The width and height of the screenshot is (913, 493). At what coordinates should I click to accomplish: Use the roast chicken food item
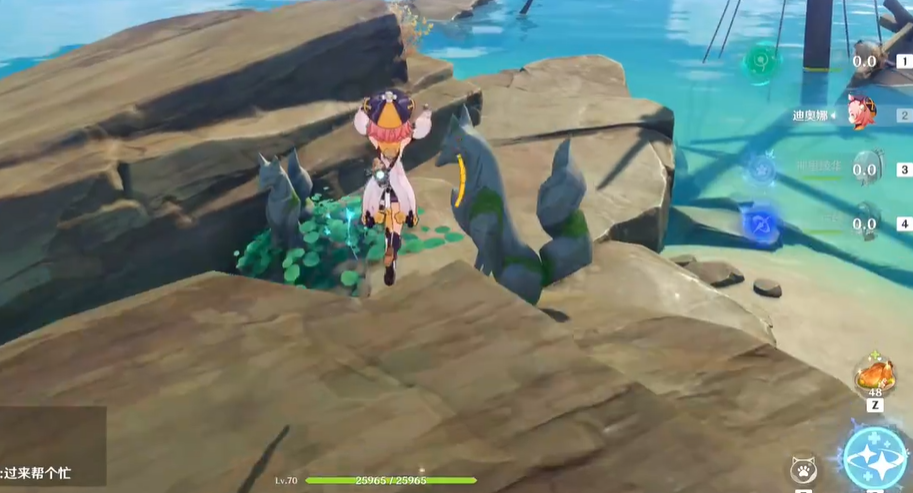point(874,377)
